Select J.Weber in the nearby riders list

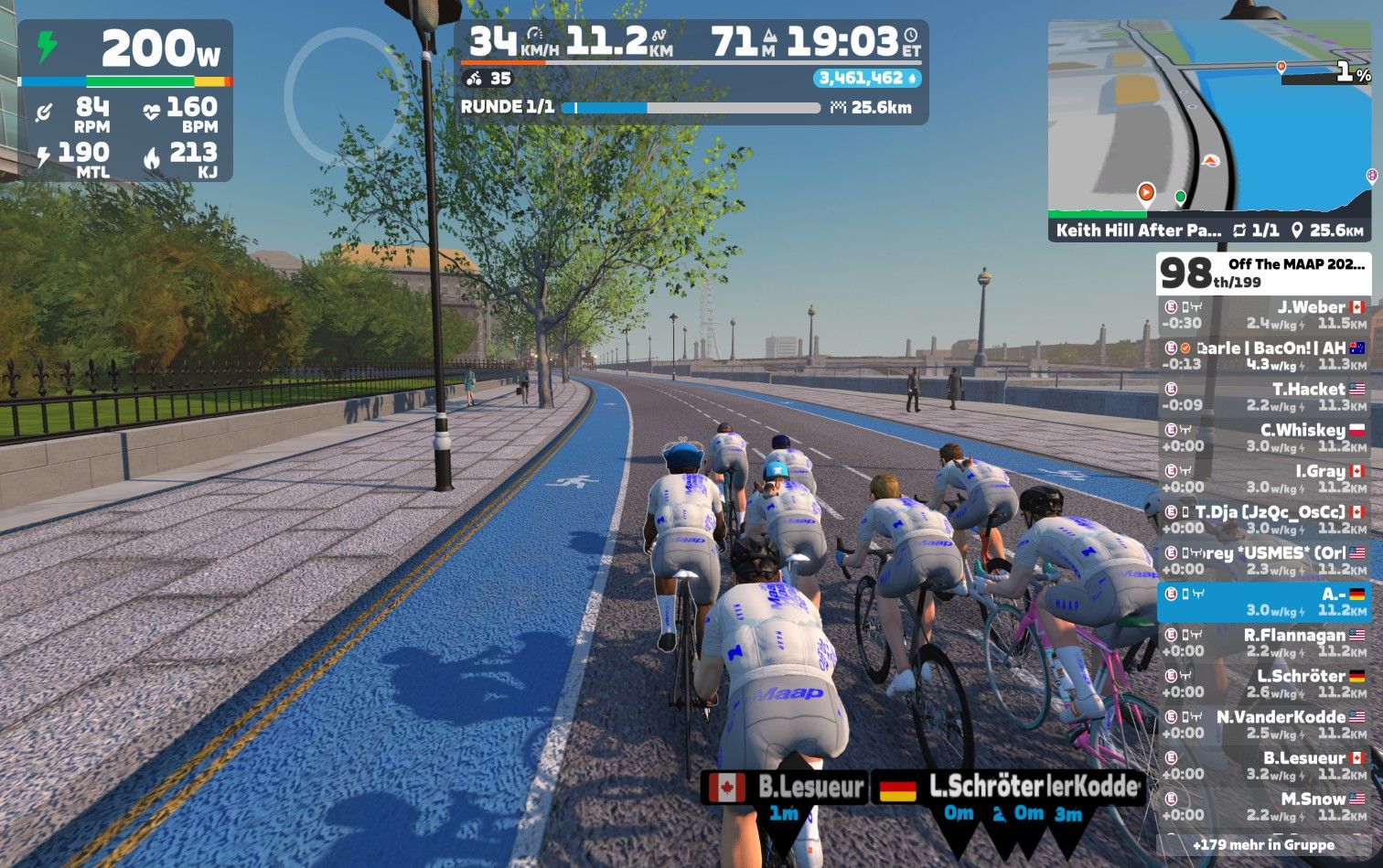click(1264, 315)
